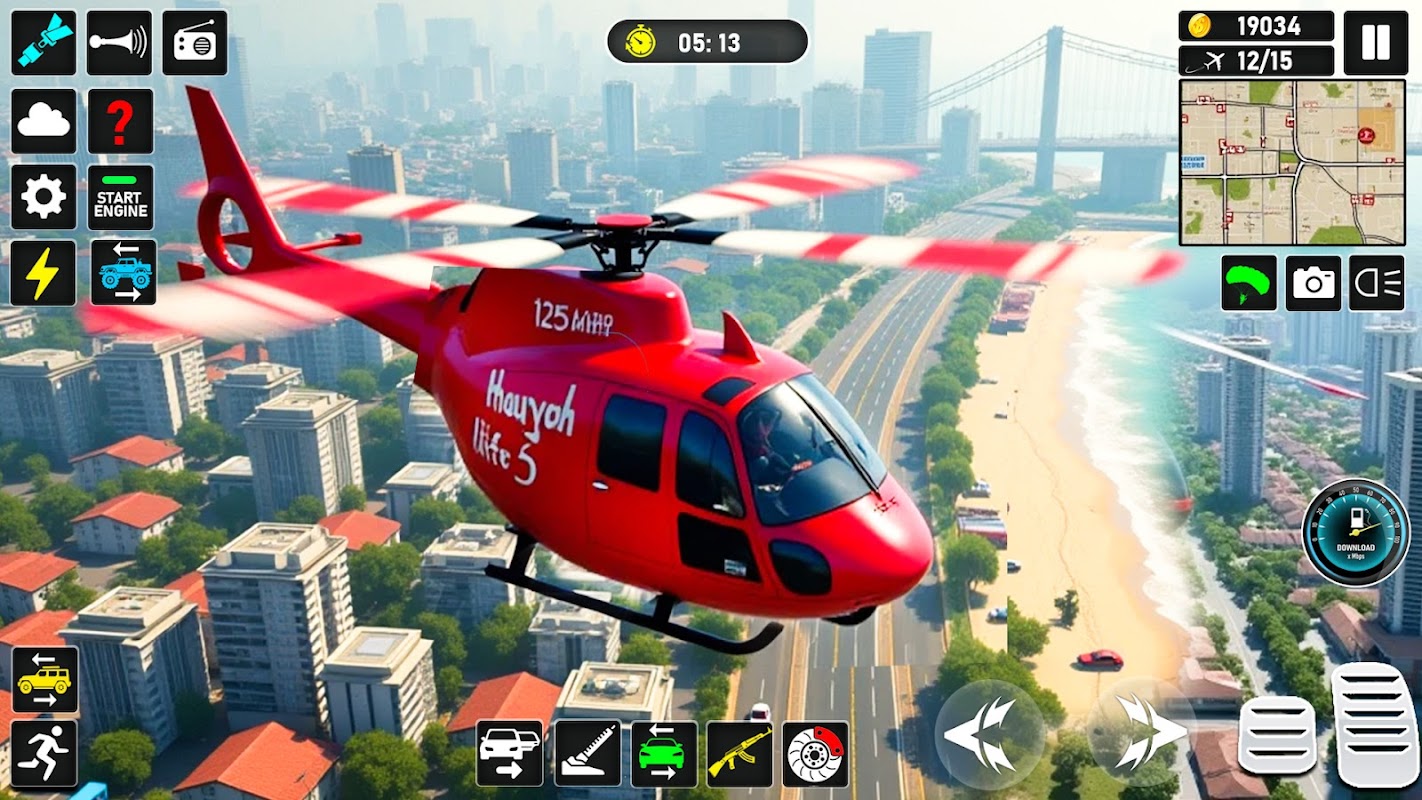Viewport: 1422px width, 800px height.
Task: Pause the game
Action: [1375, 43]
